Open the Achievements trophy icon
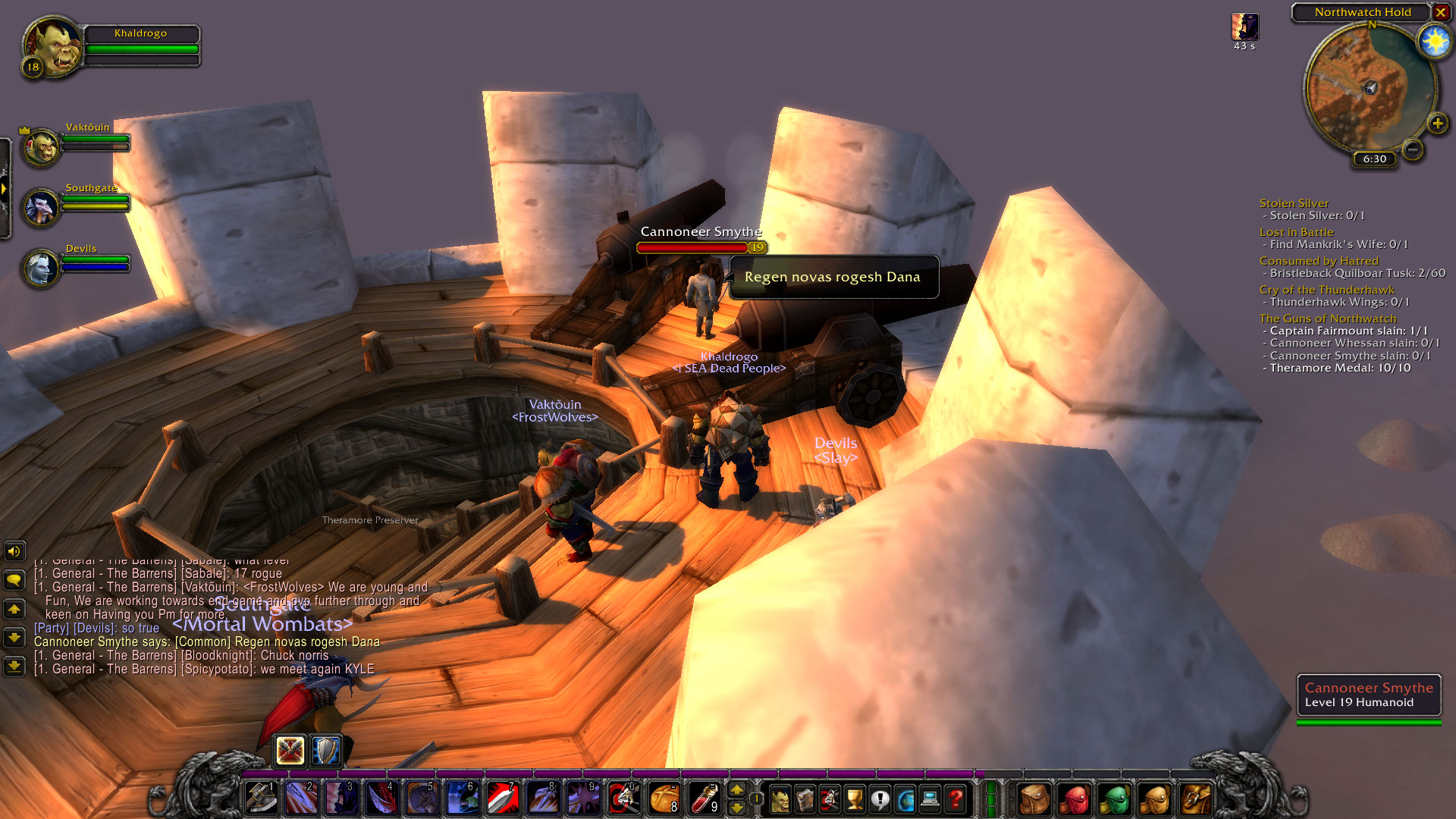This screenshot has height=819, width=1456. coord(855,798)
